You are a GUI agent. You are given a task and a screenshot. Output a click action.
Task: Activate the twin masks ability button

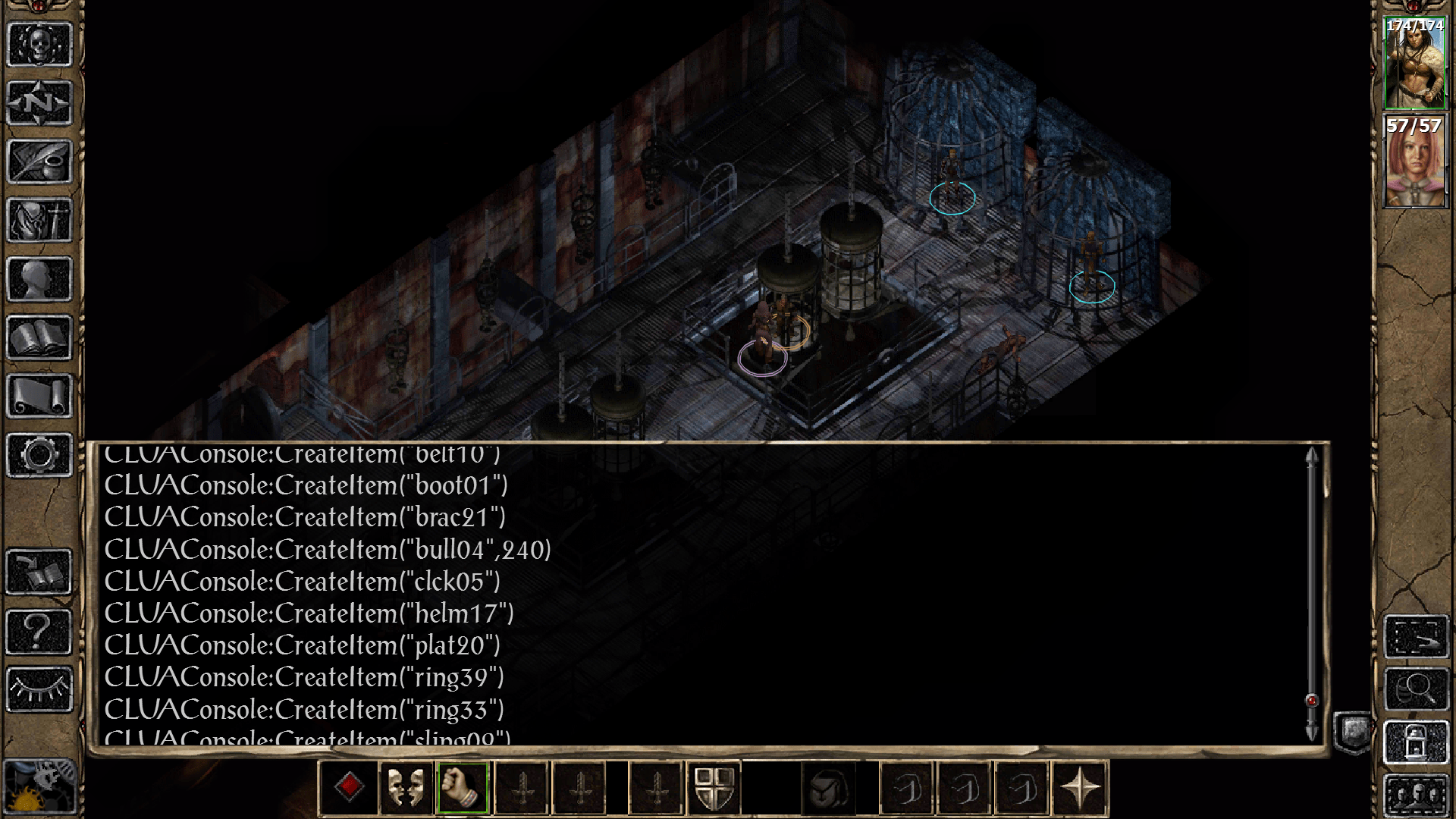click(406, 788)
